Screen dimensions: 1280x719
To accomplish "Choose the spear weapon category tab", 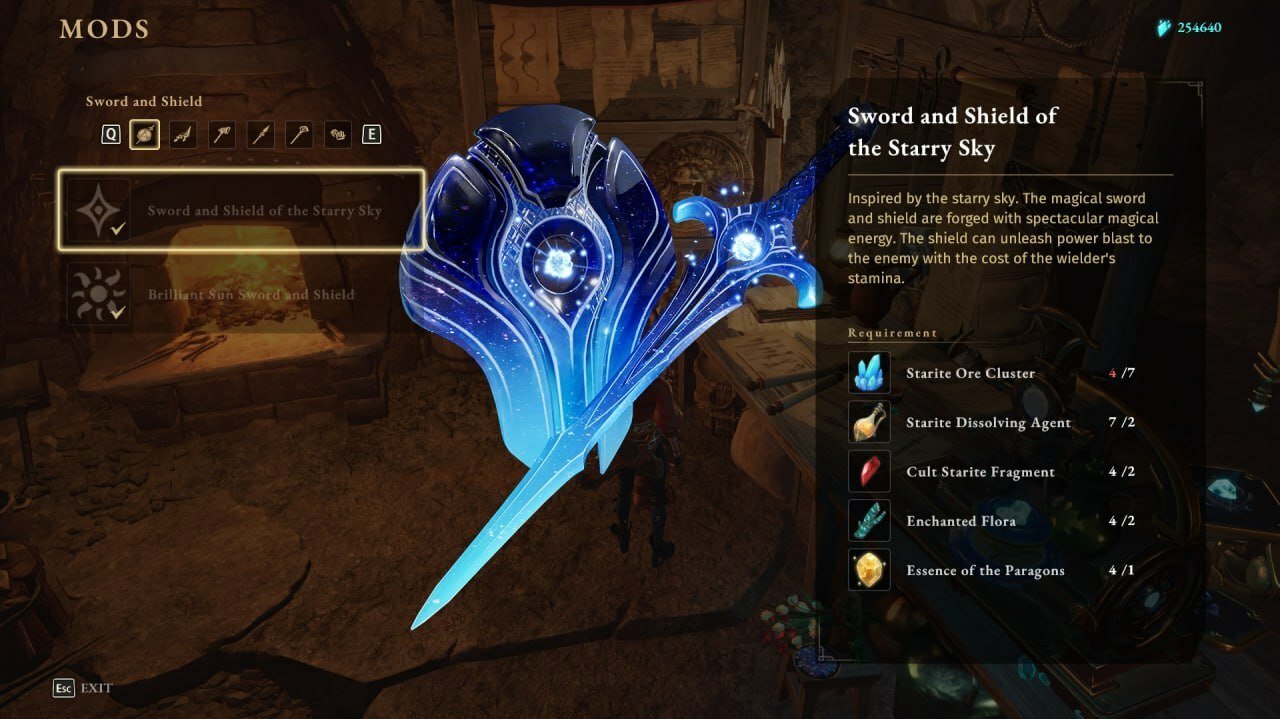I will click(x=260, y=134).
